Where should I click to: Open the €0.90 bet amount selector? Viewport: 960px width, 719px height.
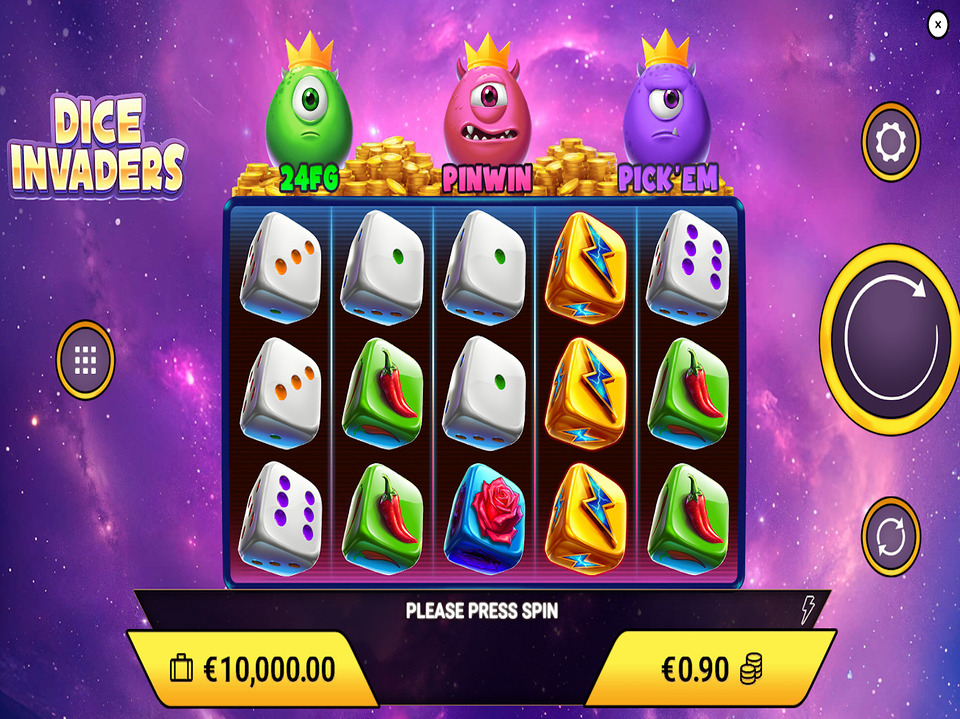click(711, 669)
